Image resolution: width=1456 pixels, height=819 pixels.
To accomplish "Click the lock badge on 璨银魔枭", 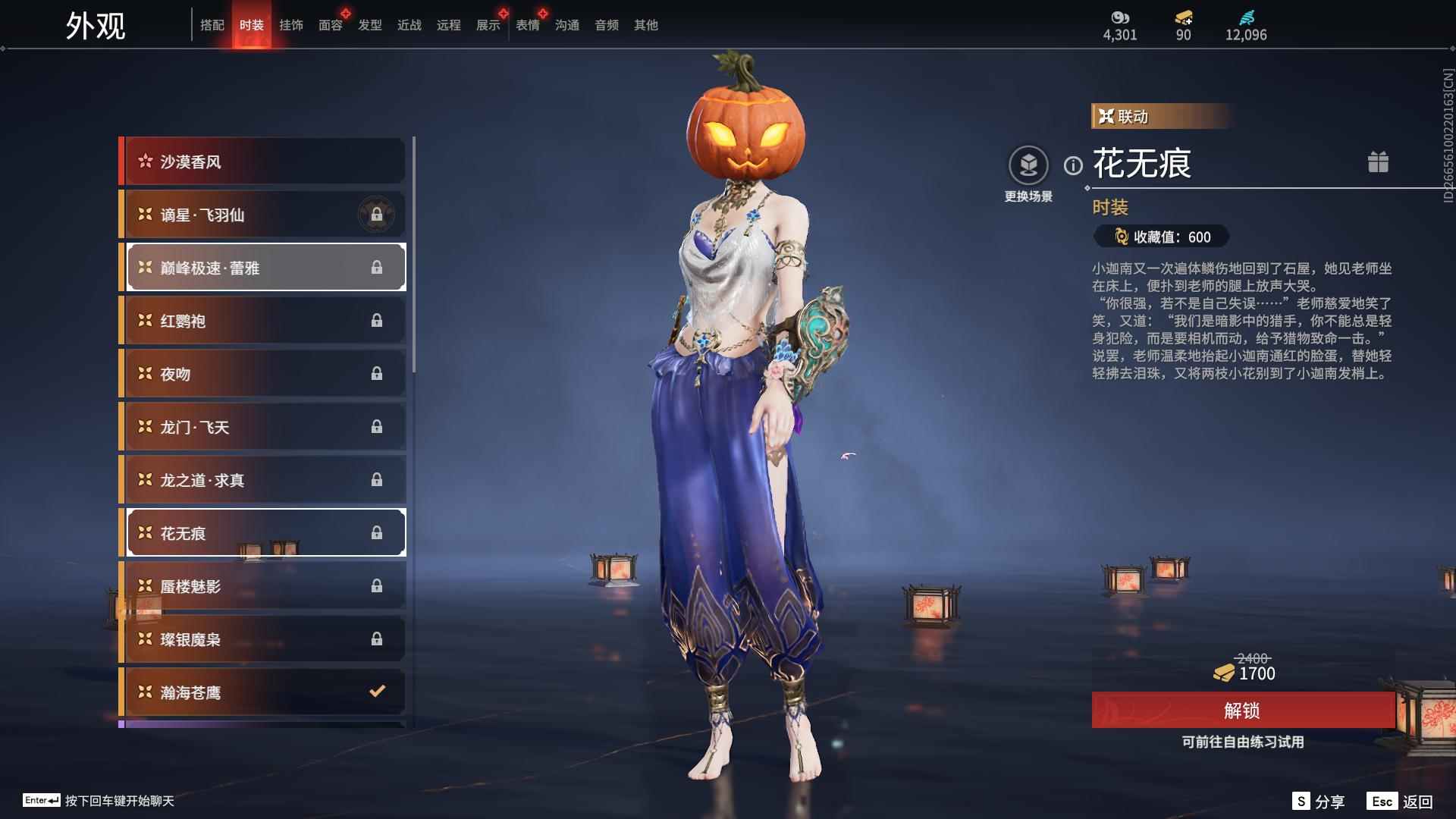I will 377,639.
